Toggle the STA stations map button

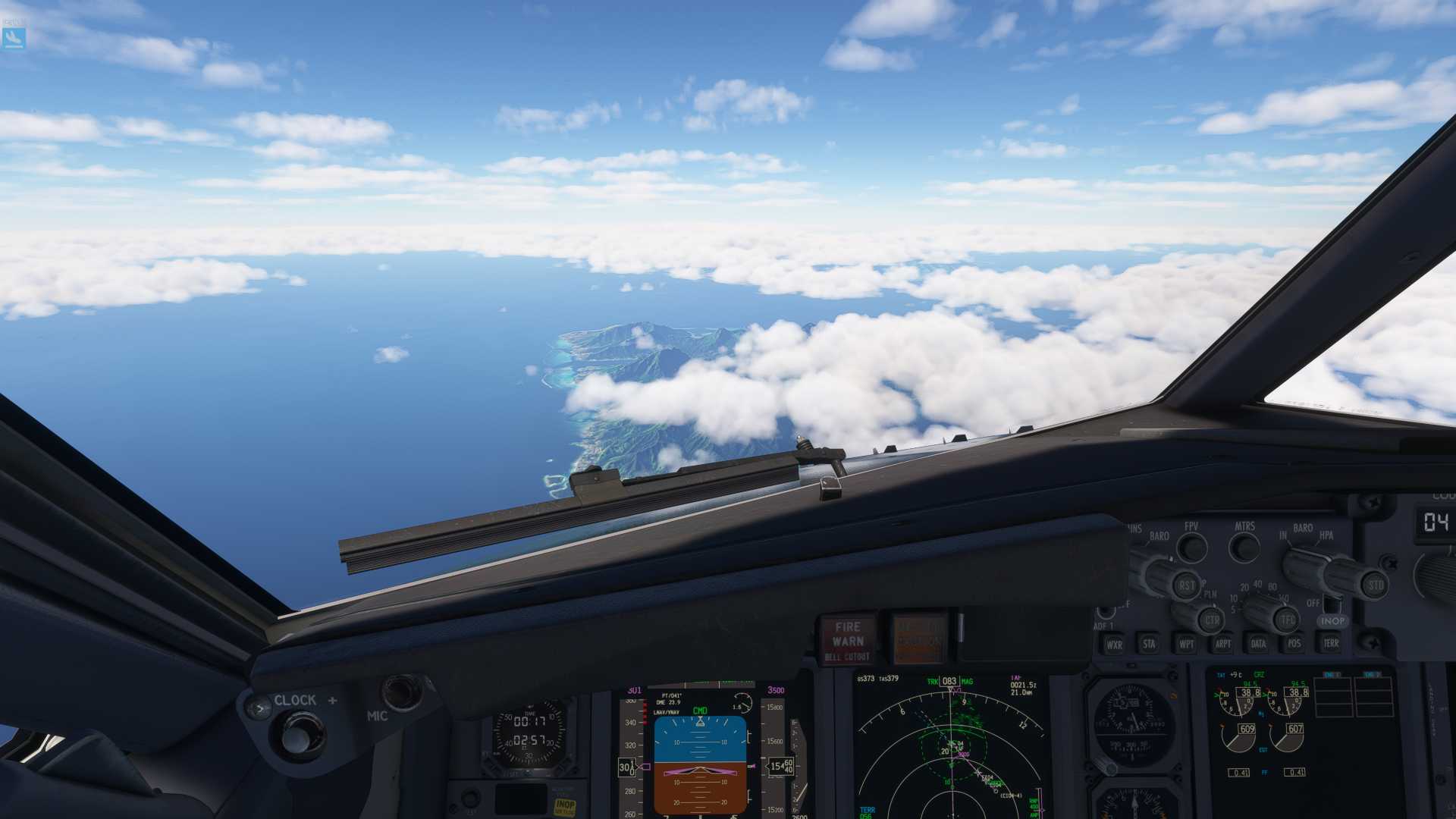pyautogui.click(x=1150, y=644)
